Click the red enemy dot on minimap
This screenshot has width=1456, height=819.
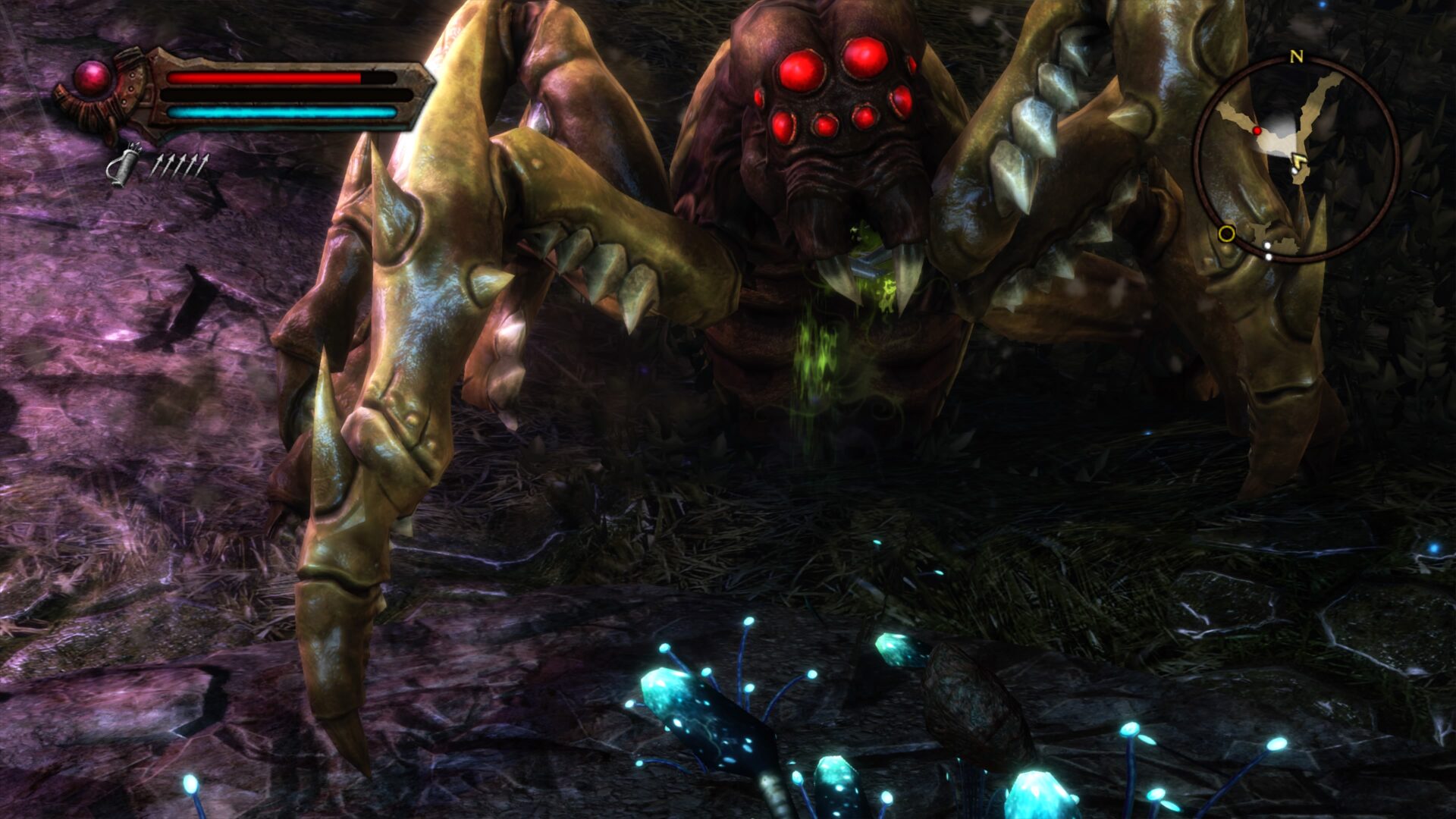pyautogui.click(x=1257, y=131)
